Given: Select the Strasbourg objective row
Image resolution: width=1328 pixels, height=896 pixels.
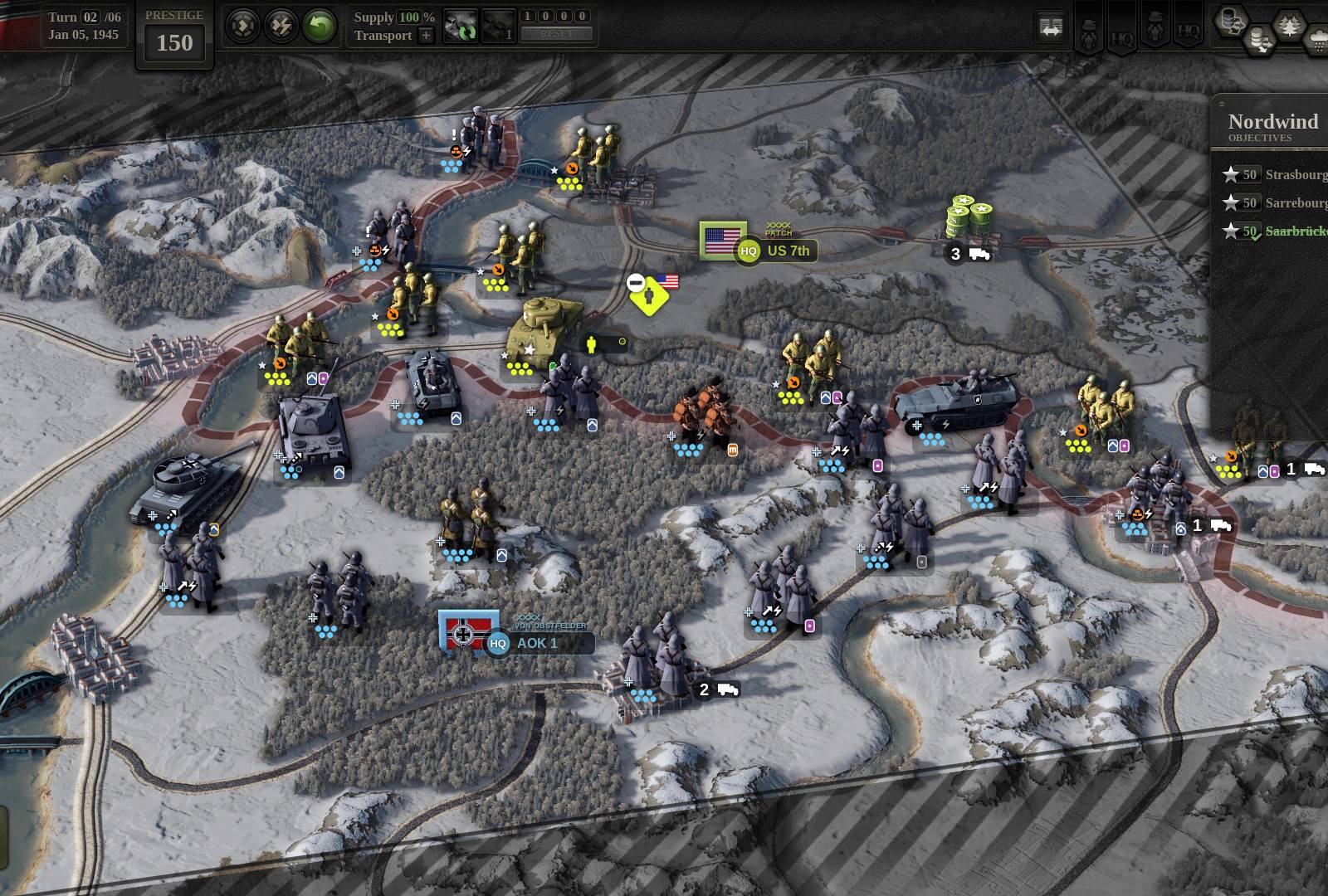Looking at the screenshot, I should pos(1274,174).
